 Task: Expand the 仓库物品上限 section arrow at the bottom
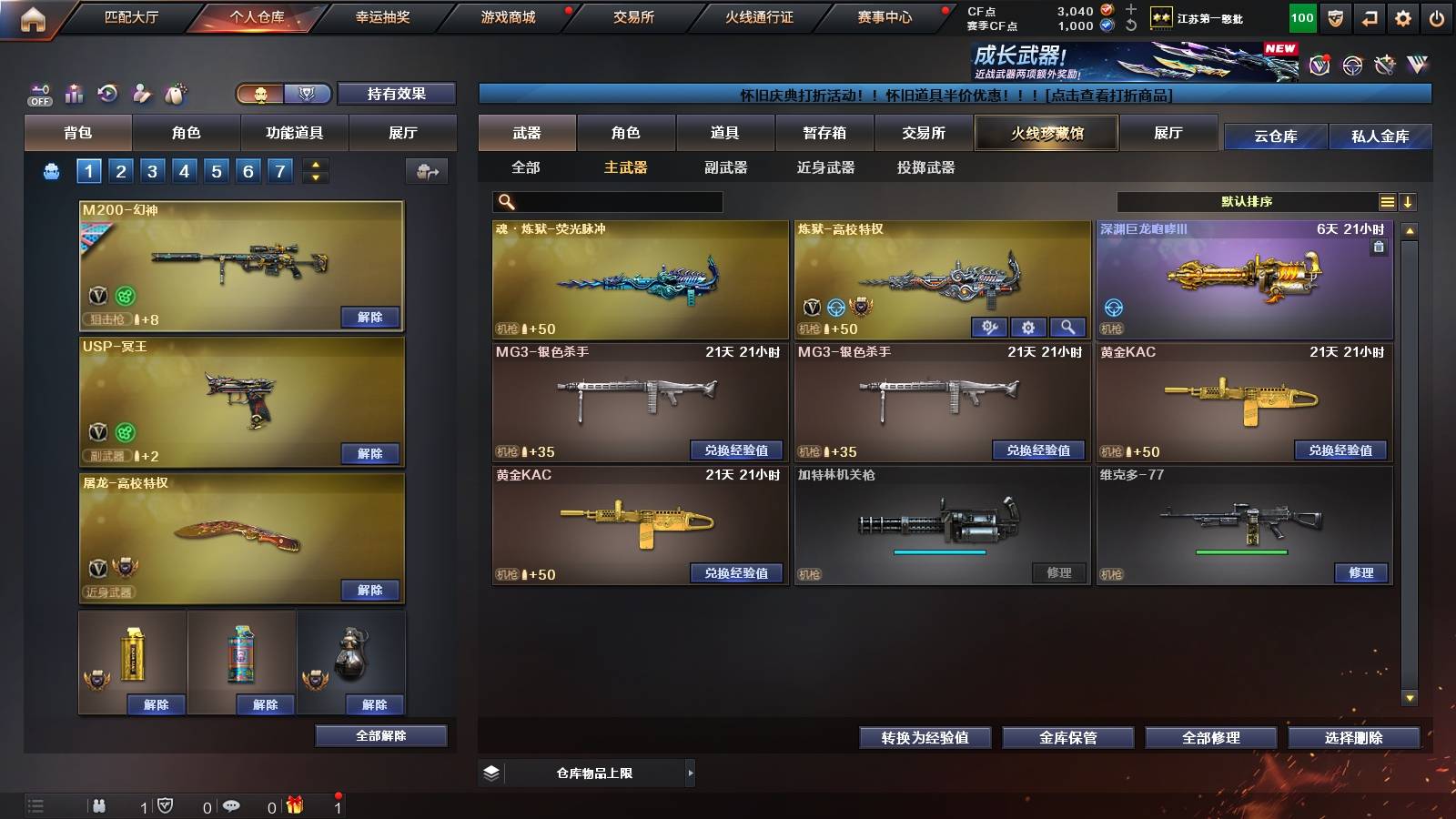[692, 772]
